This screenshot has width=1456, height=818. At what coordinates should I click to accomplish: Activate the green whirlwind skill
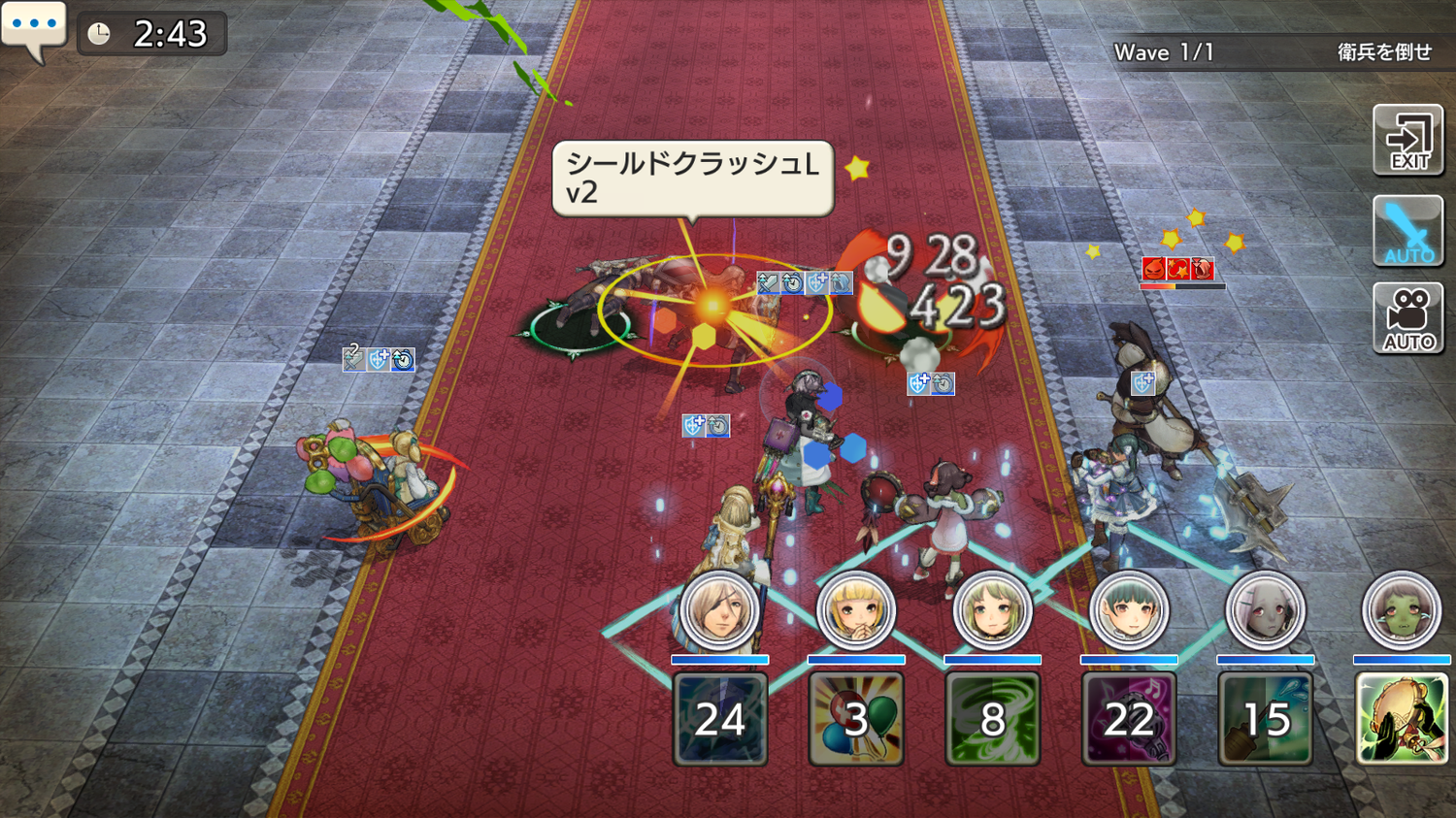tap(992, 719)
